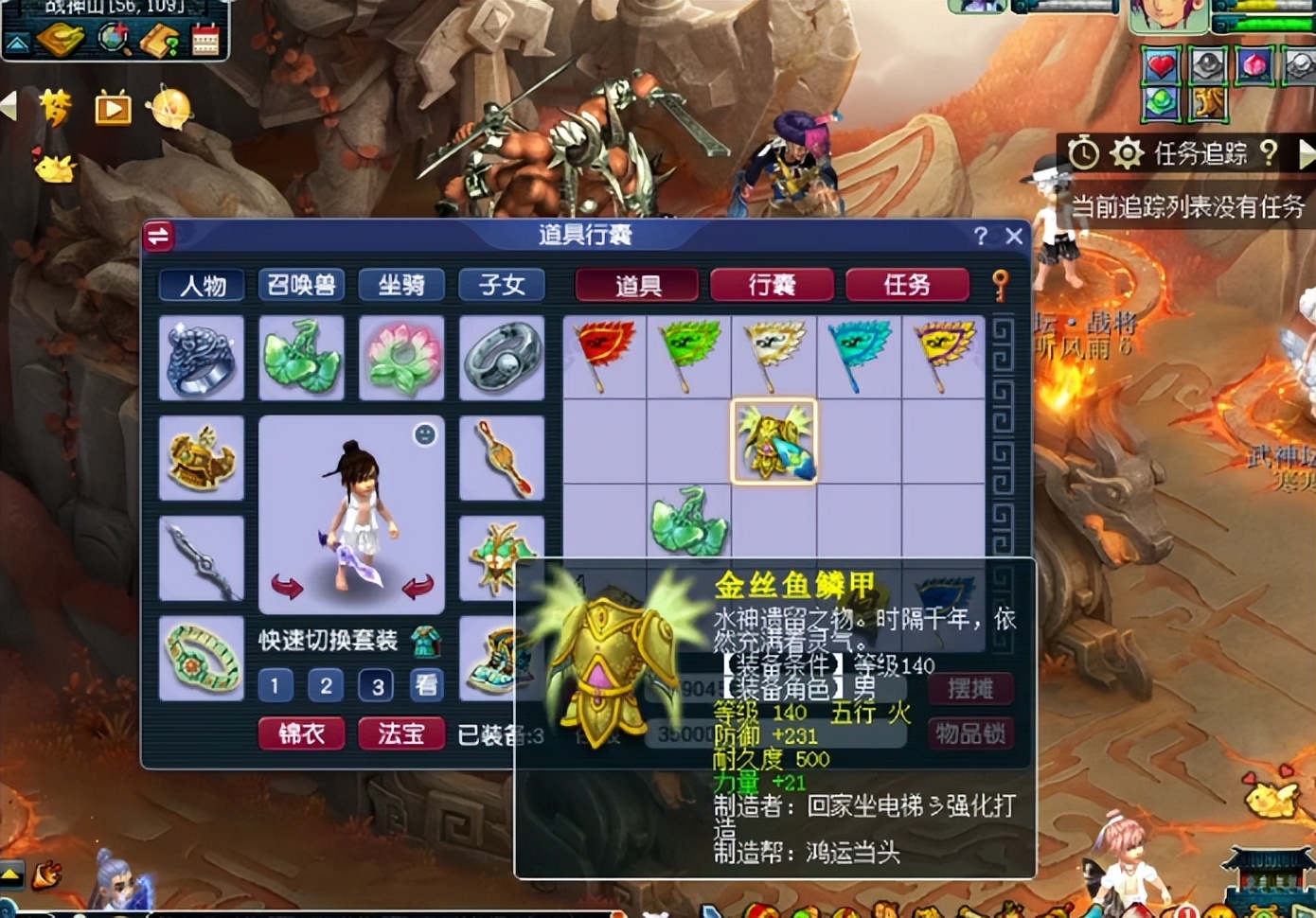Click the yellow key icon in the bag panel

click(1001, 284)
